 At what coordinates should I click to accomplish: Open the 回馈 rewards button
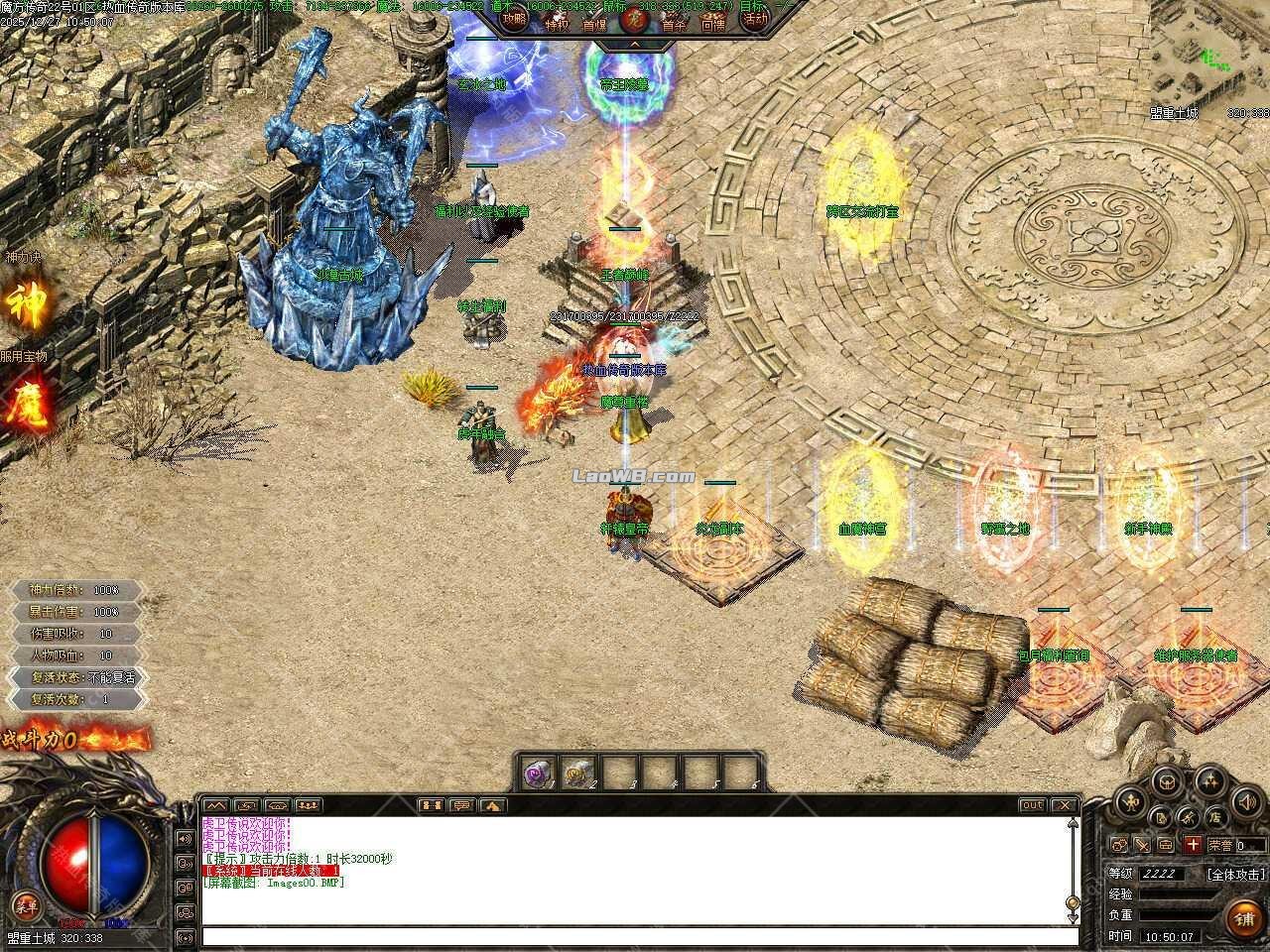[712, 23]
